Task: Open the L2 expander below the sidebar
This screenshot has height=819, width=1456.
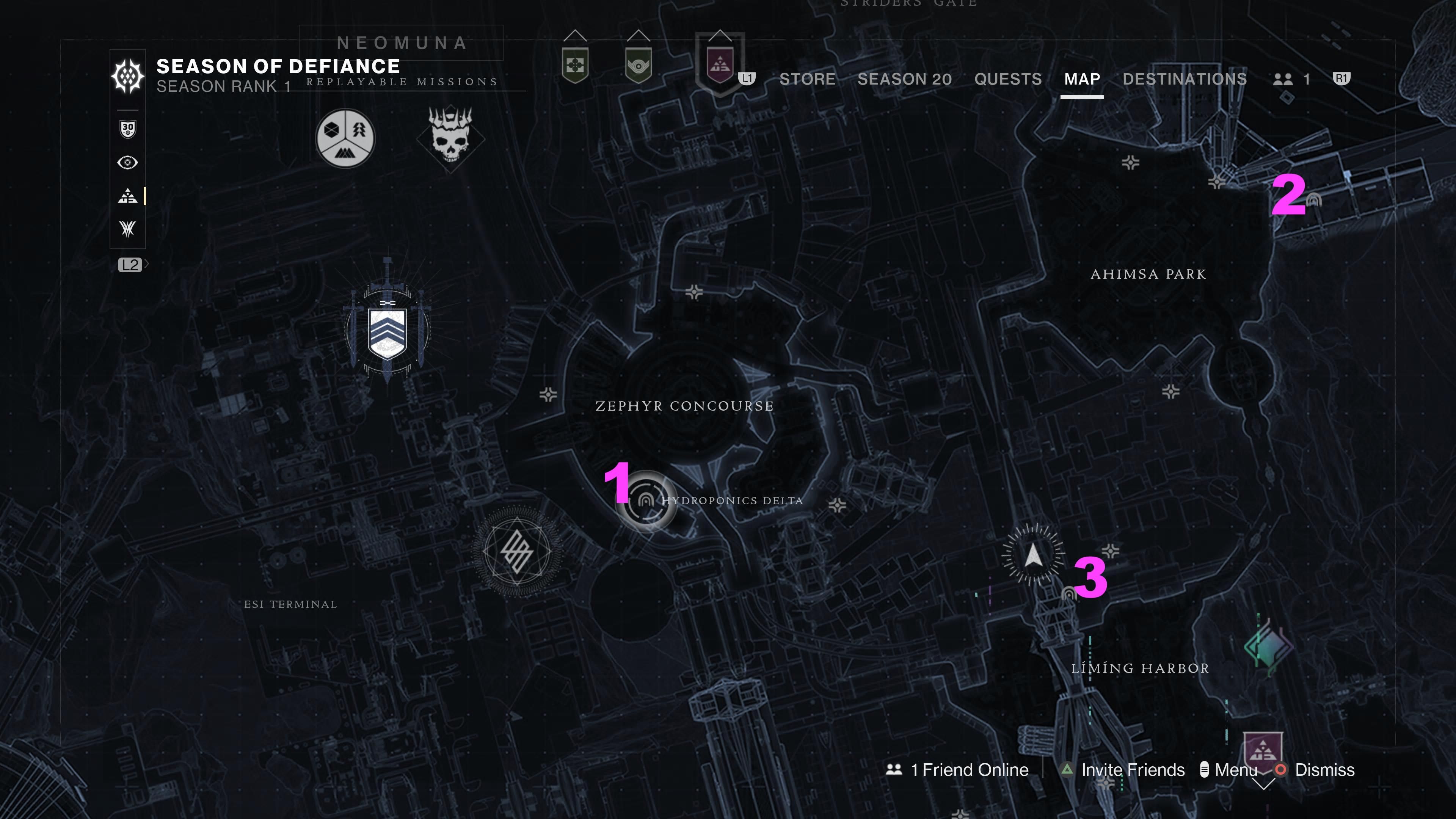Action: pyautogui.click(x=132, y=264)
